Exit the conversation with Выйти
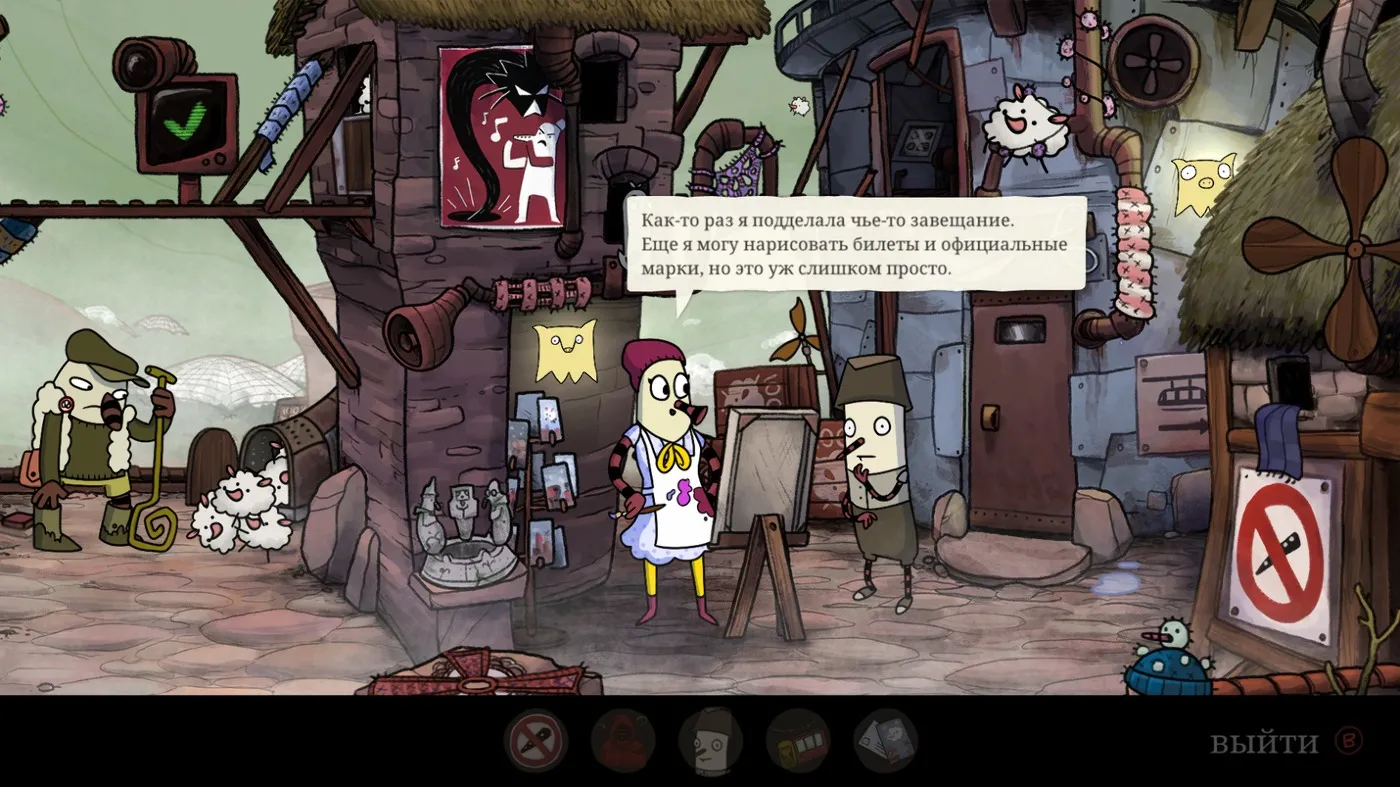 tap(1264, 743)
